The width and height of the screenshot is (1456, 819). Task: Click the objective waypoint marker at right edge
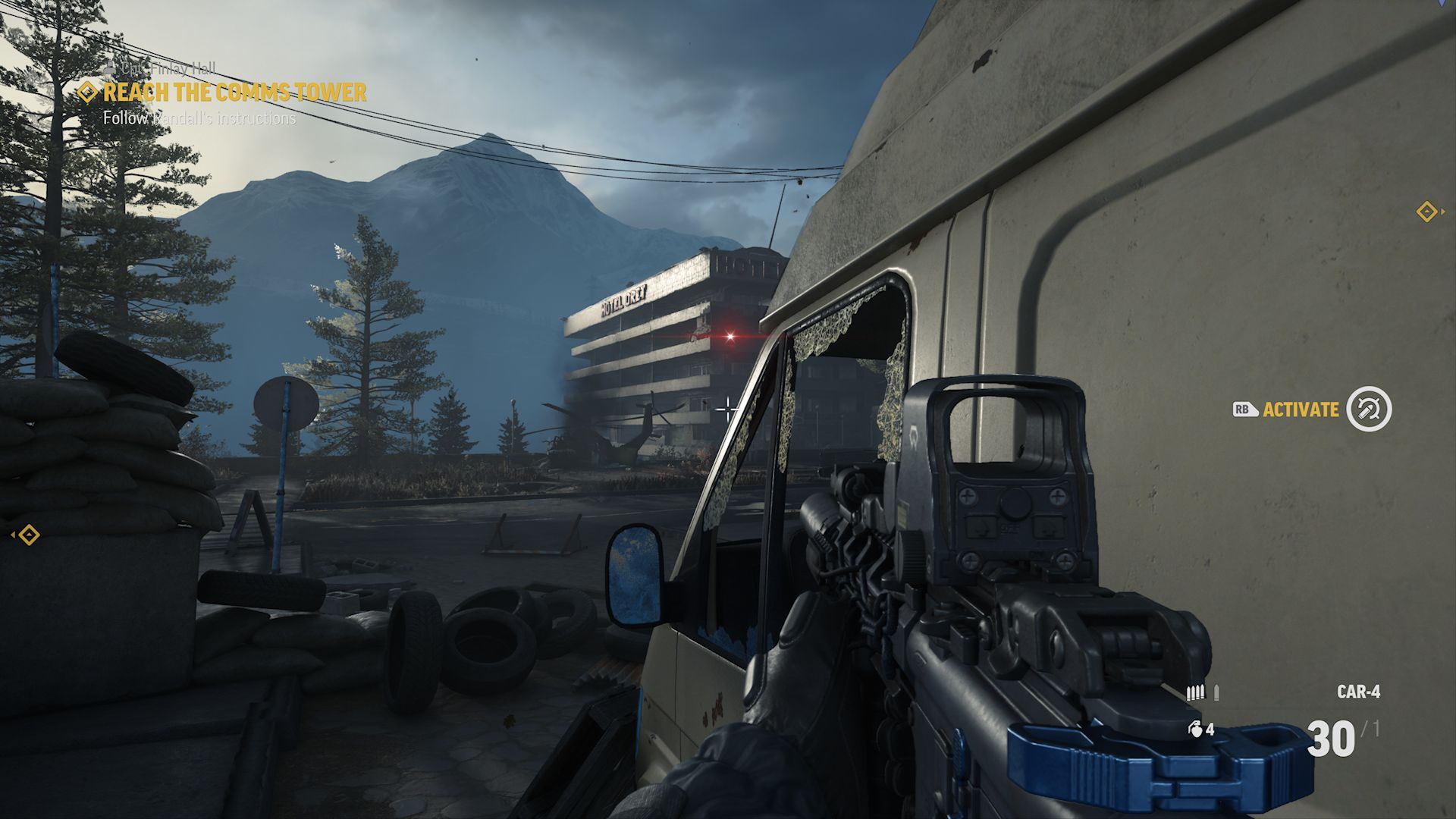point(1427,212)
